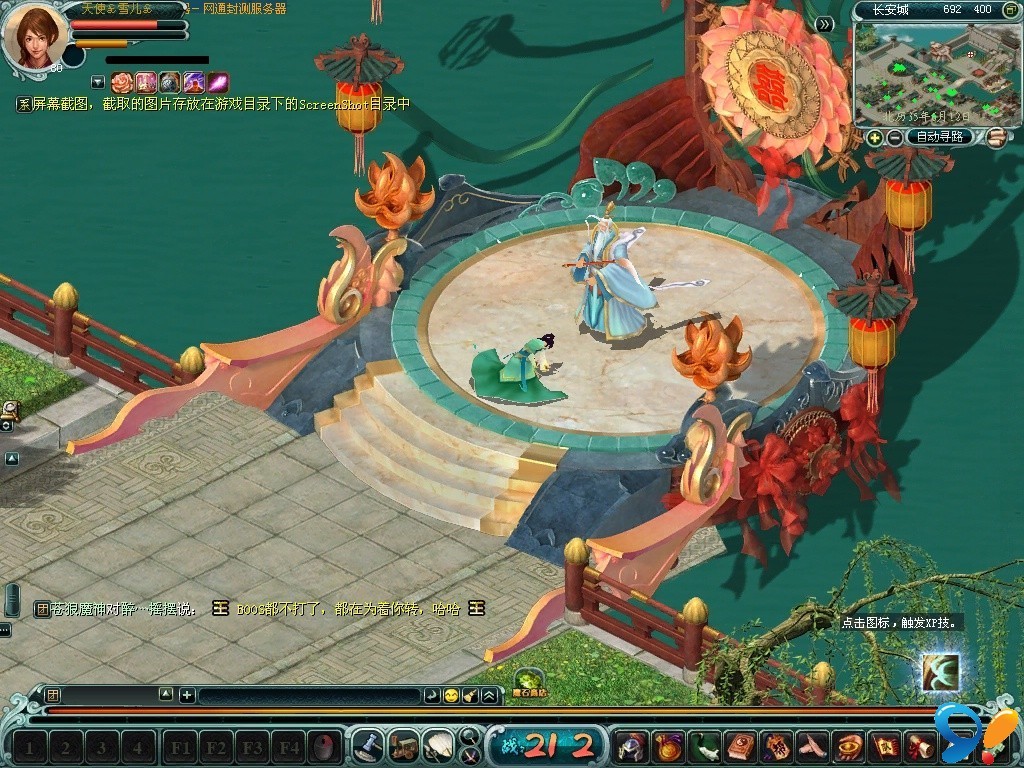Select the mouse icon hotbar slot
The height and width of the screenshot is (768, 1024).
coord(323,746)
